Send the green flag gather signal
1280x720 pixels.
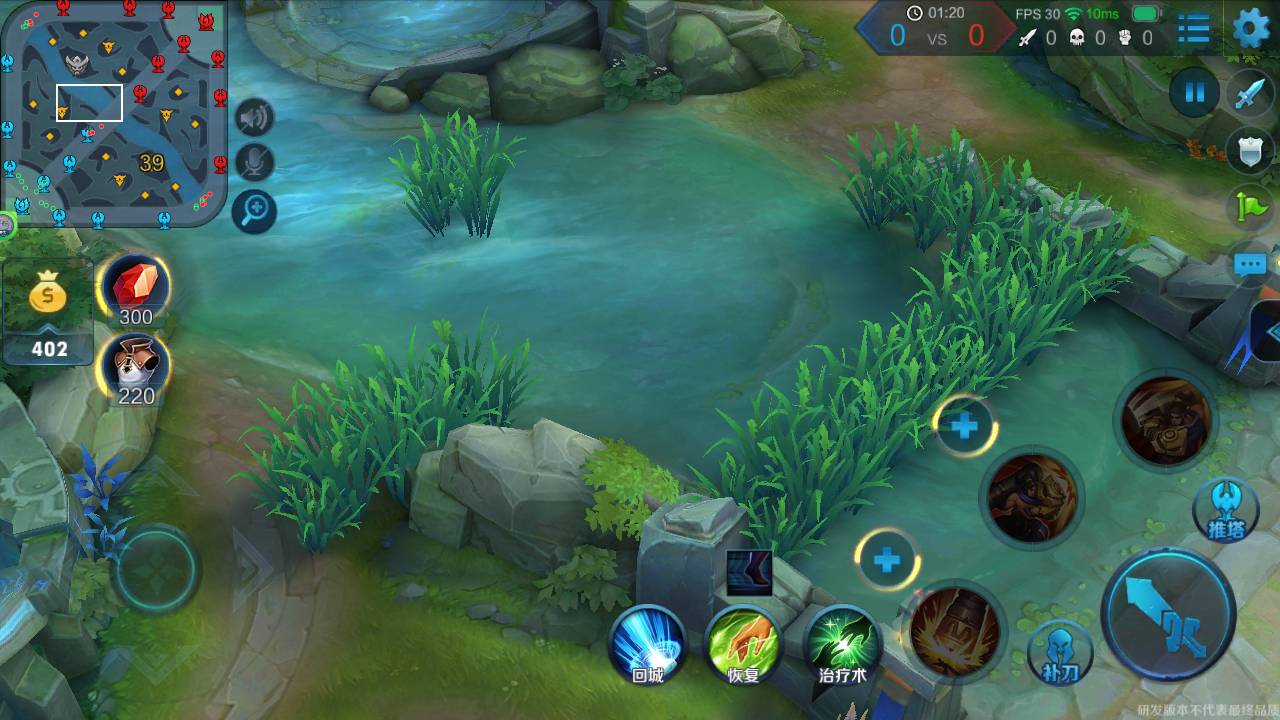1250,207
